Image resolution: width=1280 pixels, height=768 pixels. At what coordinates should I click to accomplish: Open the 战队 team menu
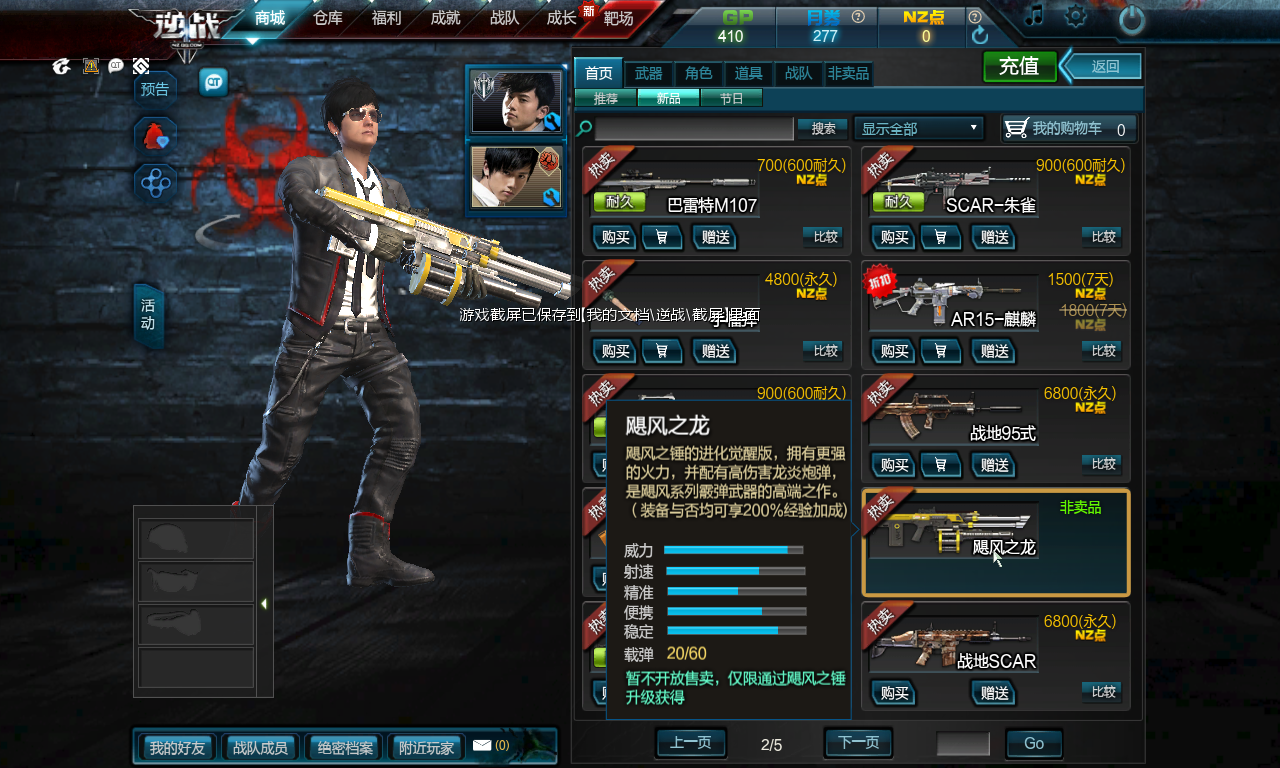[x=504, y=18]
